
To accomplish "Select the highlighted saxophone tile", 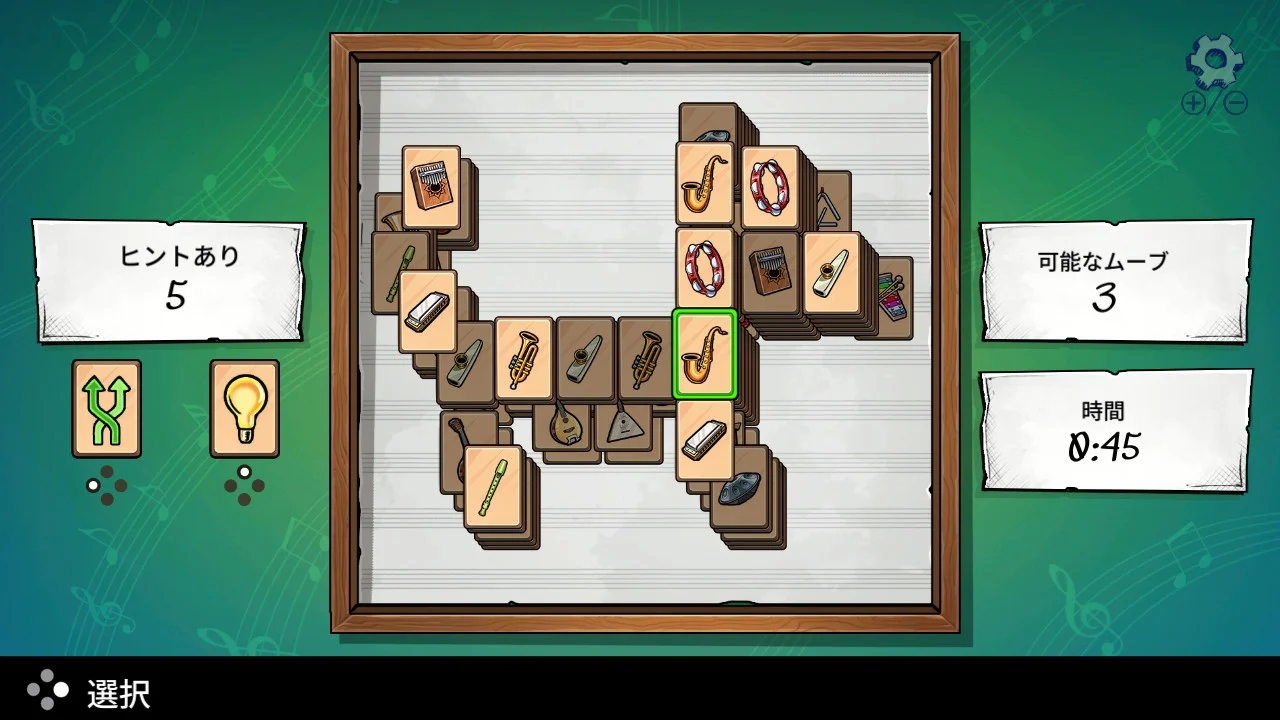I will pyautogui.click(x=705, y=355).
